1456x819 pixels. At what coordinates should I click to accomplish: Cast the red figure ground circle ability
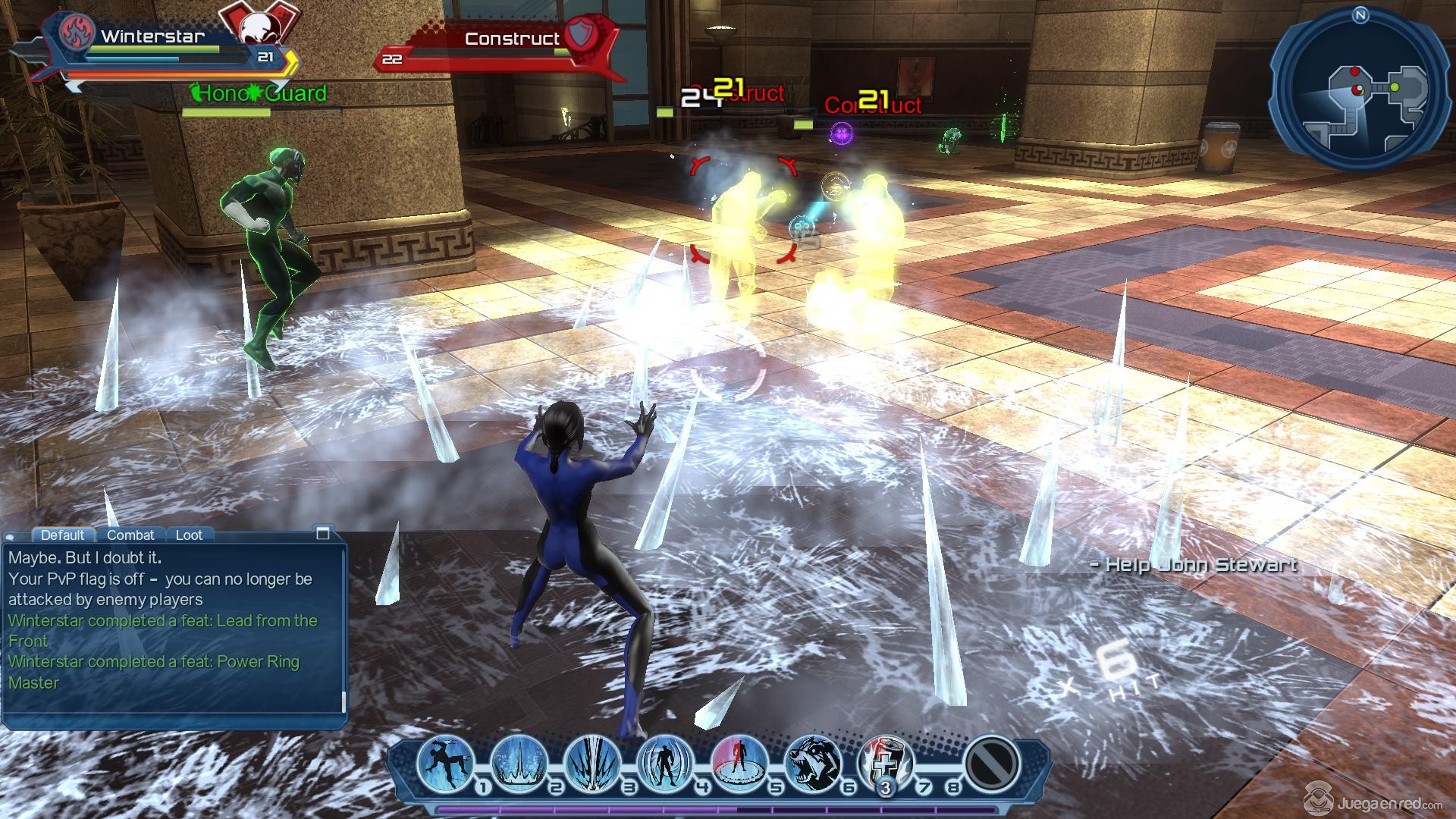[739, 762]
